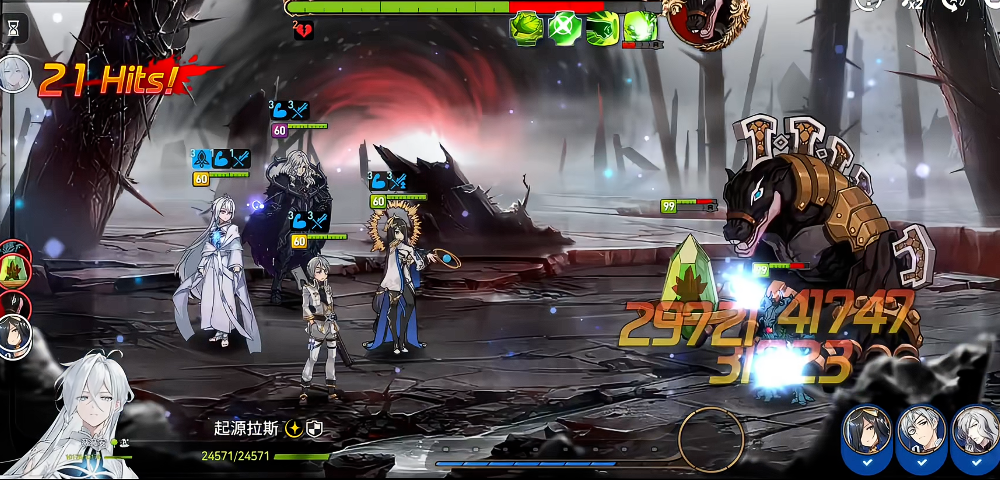Image resolution: width=1000 pixels, height=480 pixels.
Task: Choose the green crystal turn order portrait
Action: click(14, 268)
